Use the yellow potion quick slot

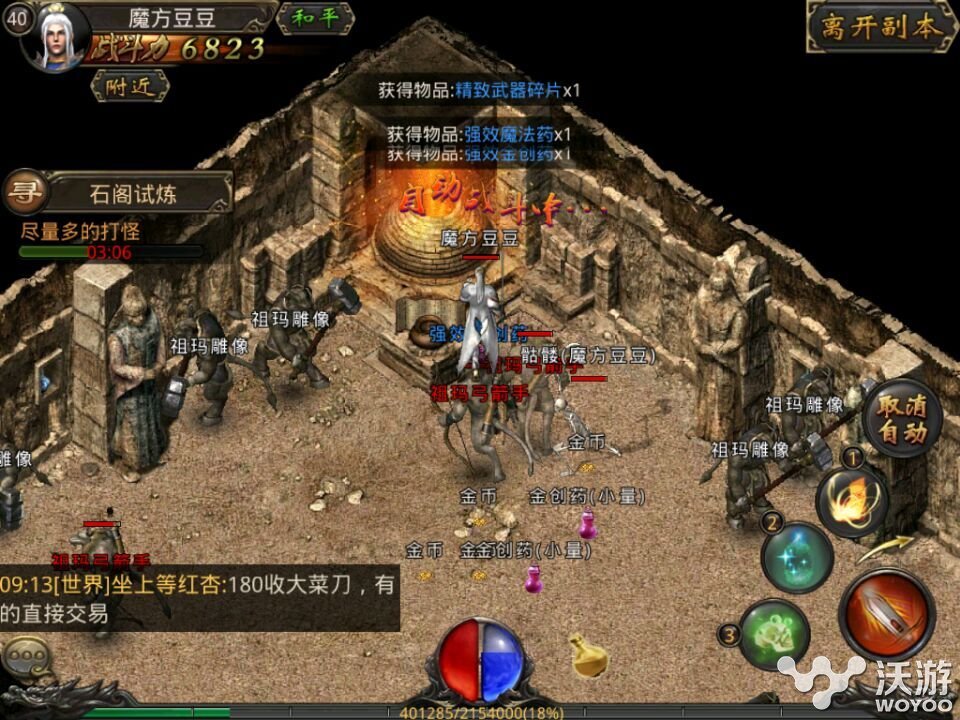pos(589,655)
